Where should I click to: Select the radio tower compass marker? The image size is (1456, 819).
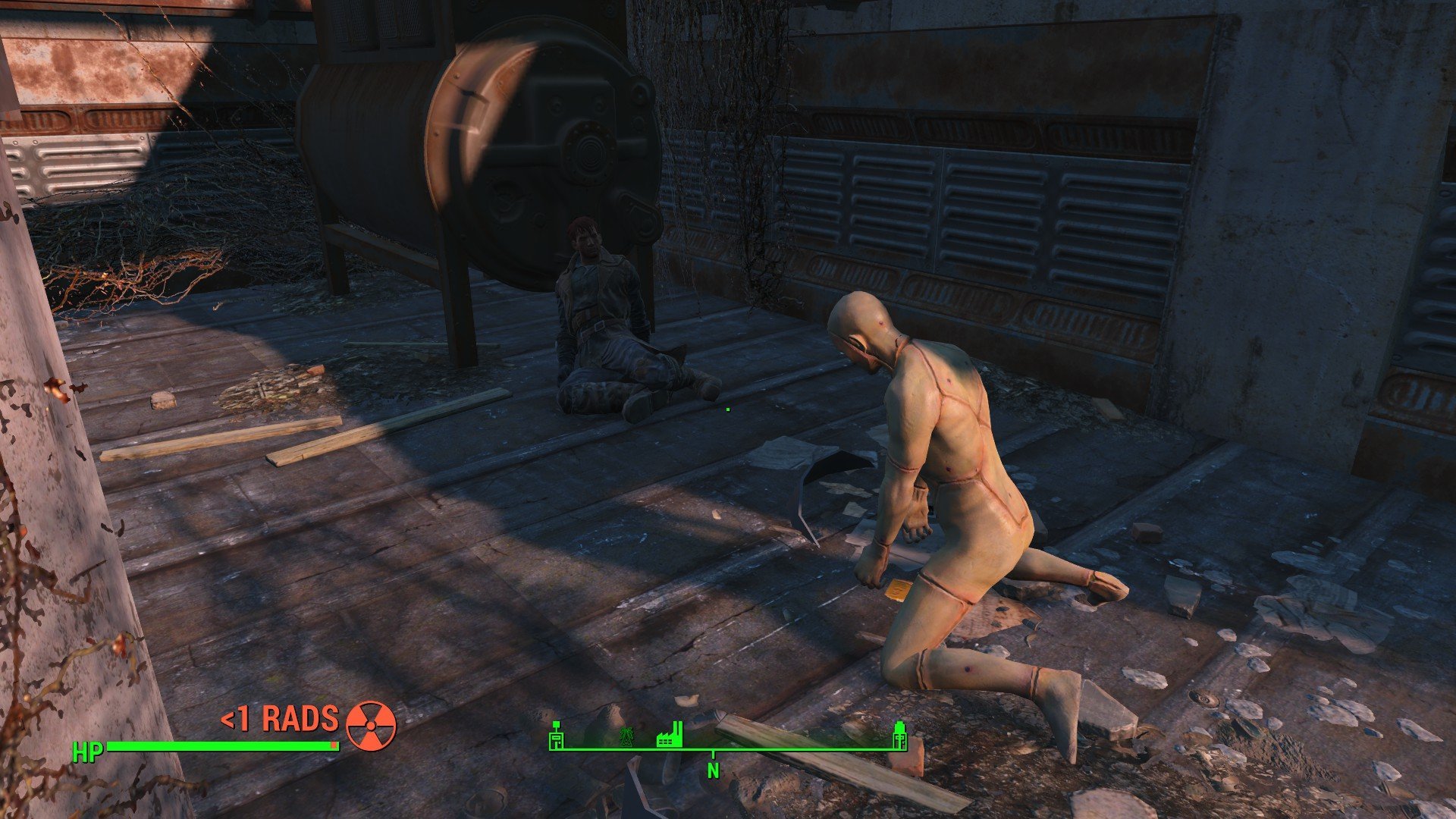627,736
